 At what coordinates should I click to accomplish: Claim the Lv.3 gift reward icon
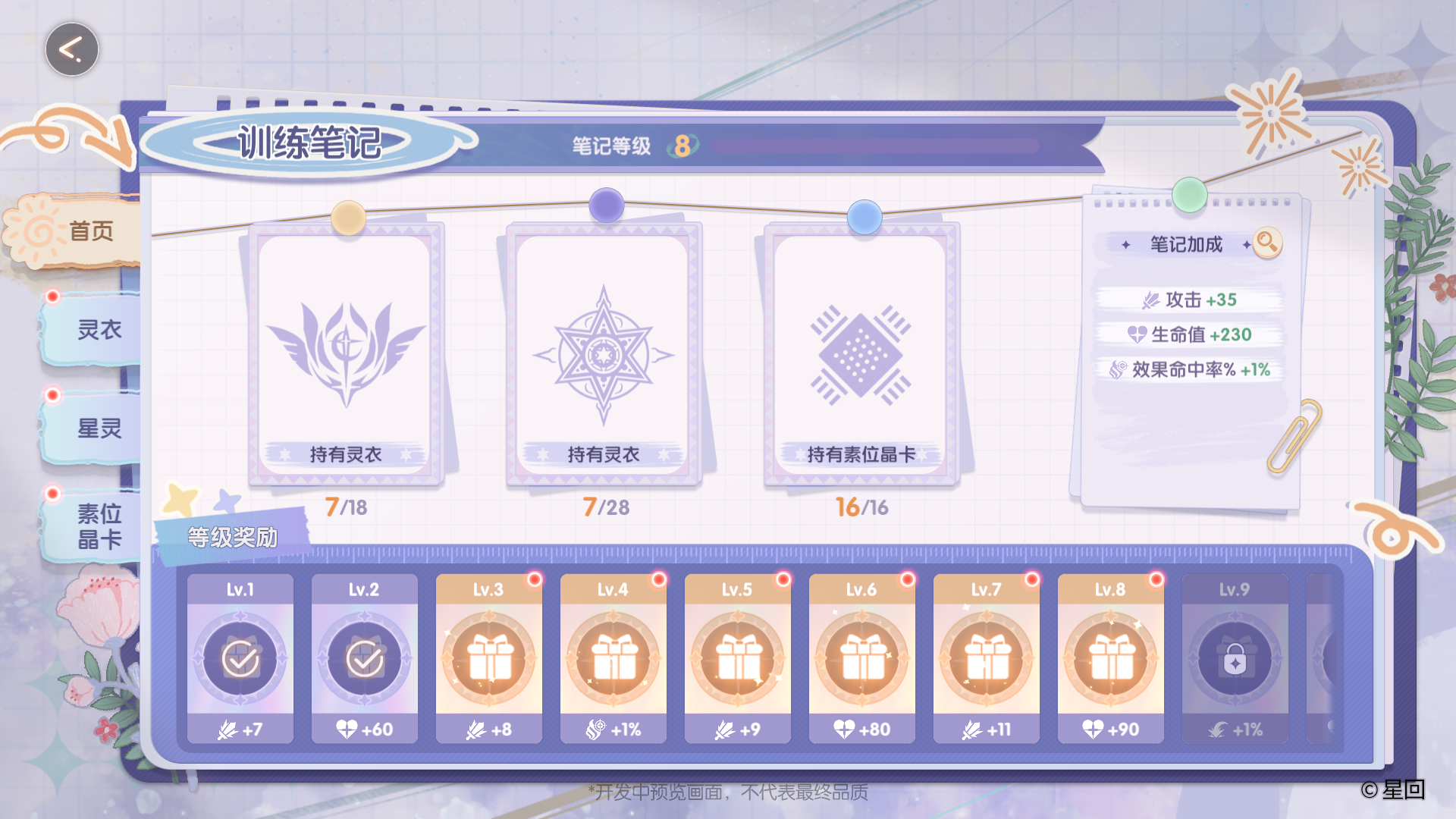[x=488, y=660]
